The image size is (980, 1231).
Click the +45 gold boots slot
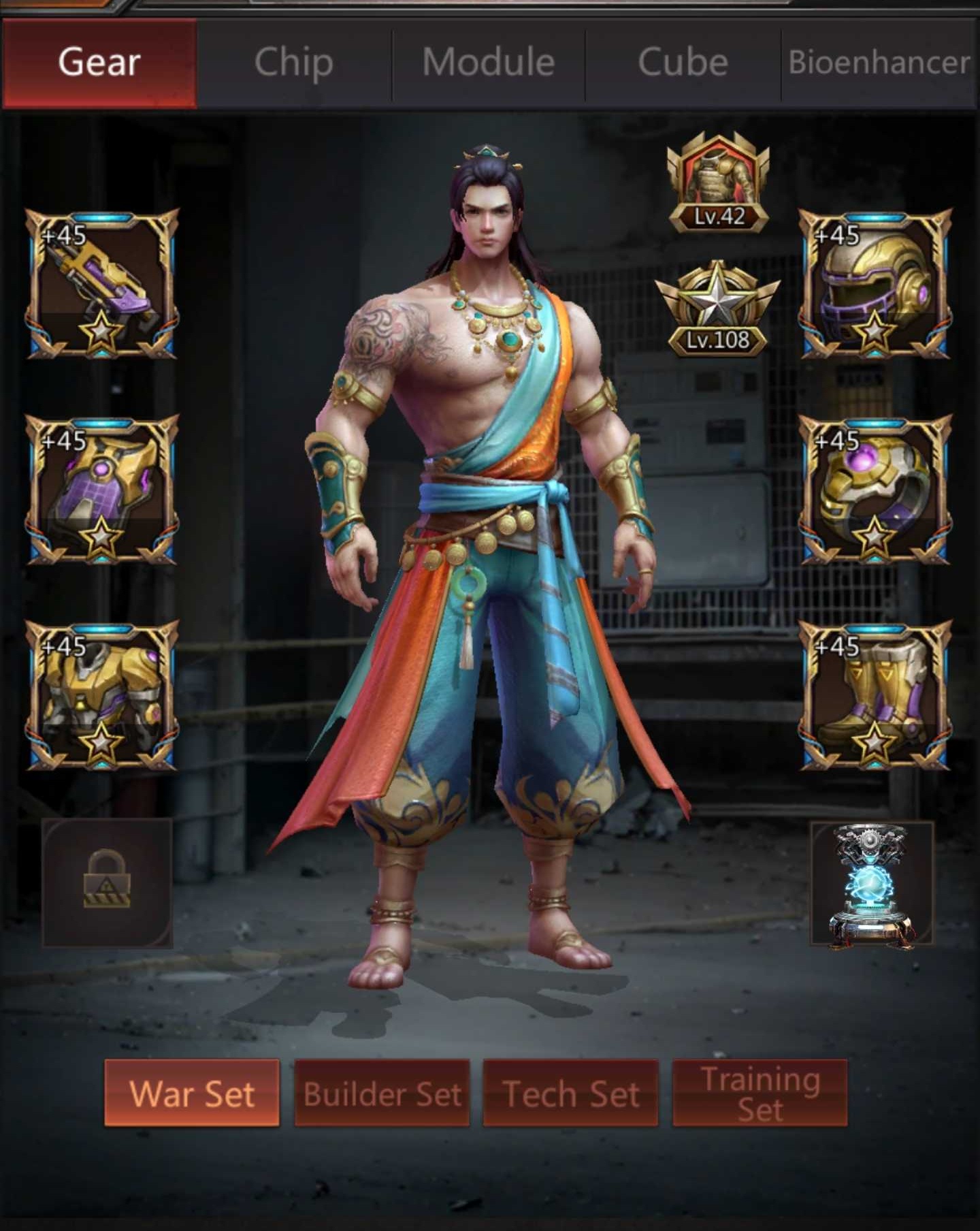point(875,695)
